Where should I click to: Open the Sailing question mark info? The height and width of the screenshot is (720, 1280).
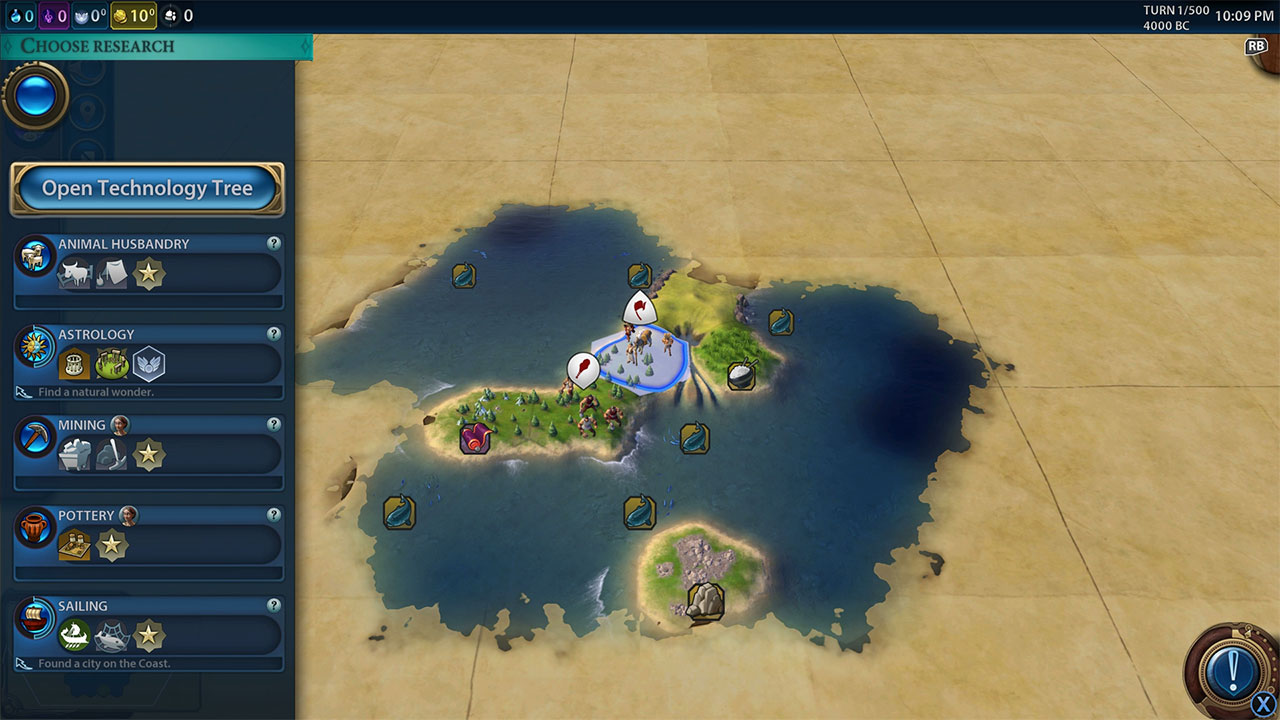pos(273,606)
